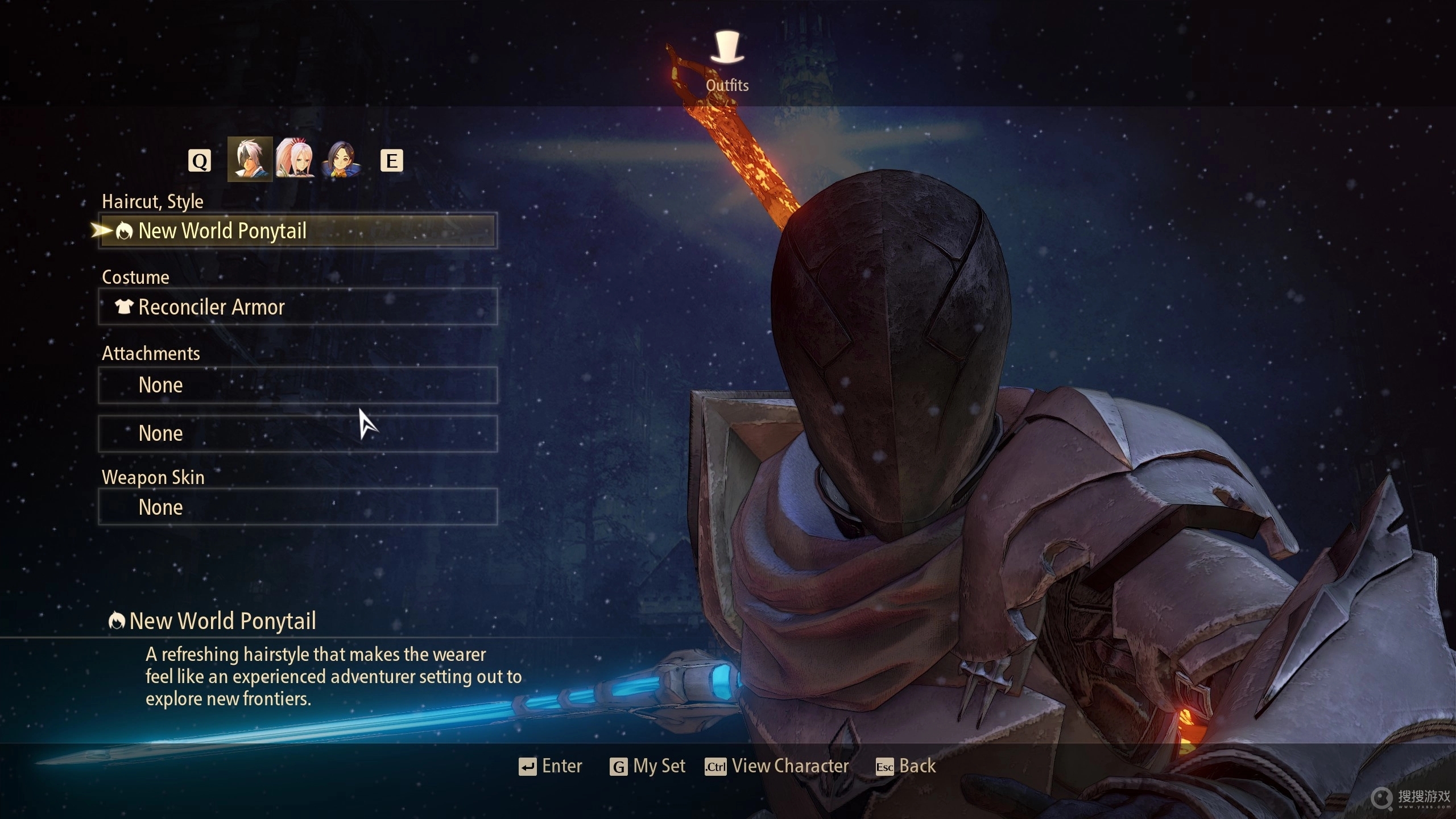Choose the Weapon Skin slot
Viewport: 1456px width, 819px height.
click(x=297, y=507)
